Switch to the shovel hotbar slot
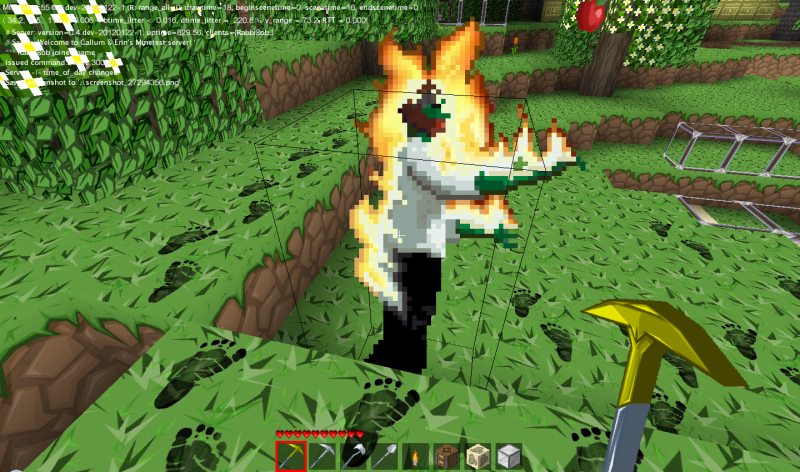 coord(385,456)
